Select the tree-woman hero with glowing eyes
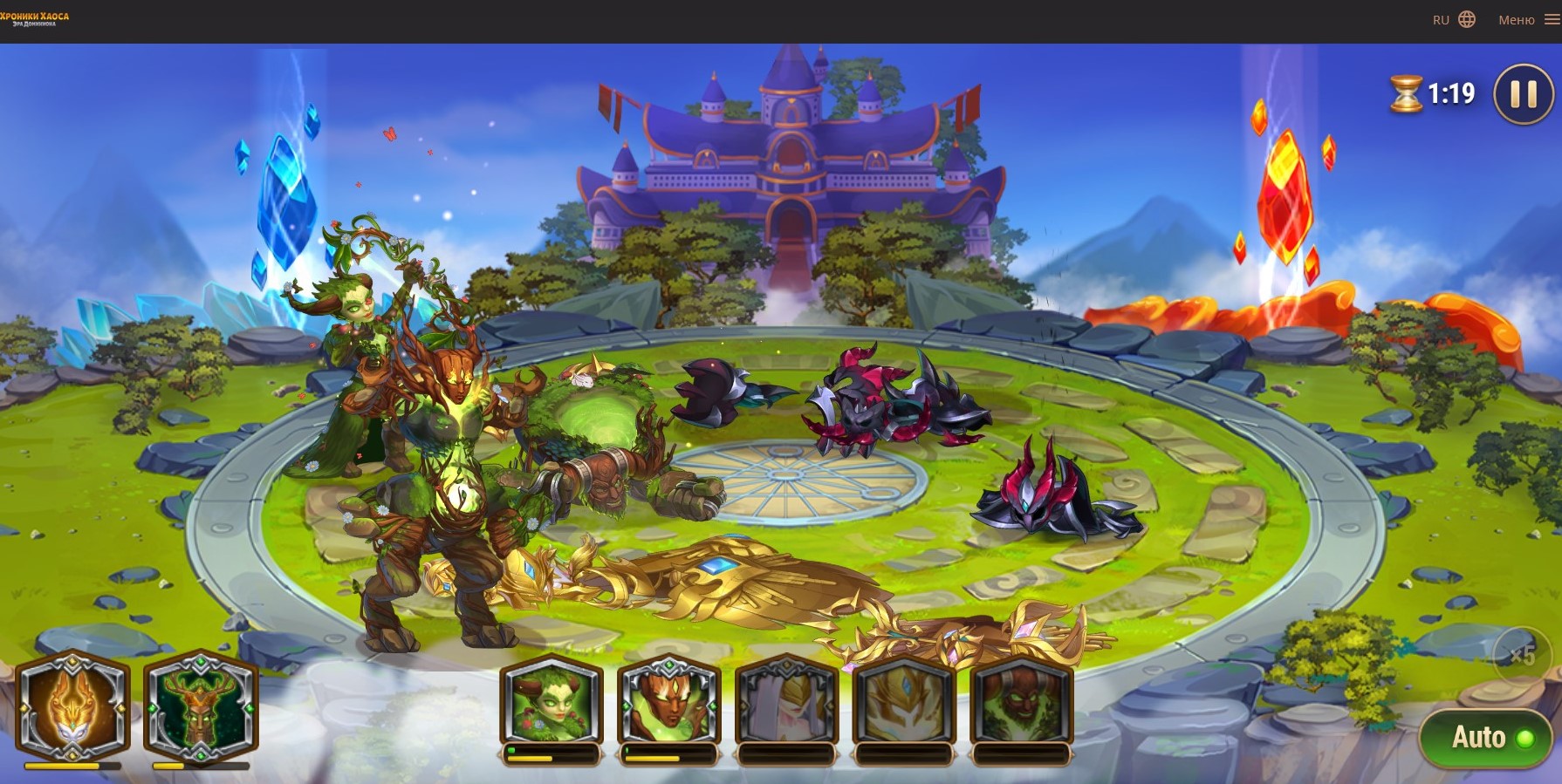1562x784 pixels. [x=668, y=704]
